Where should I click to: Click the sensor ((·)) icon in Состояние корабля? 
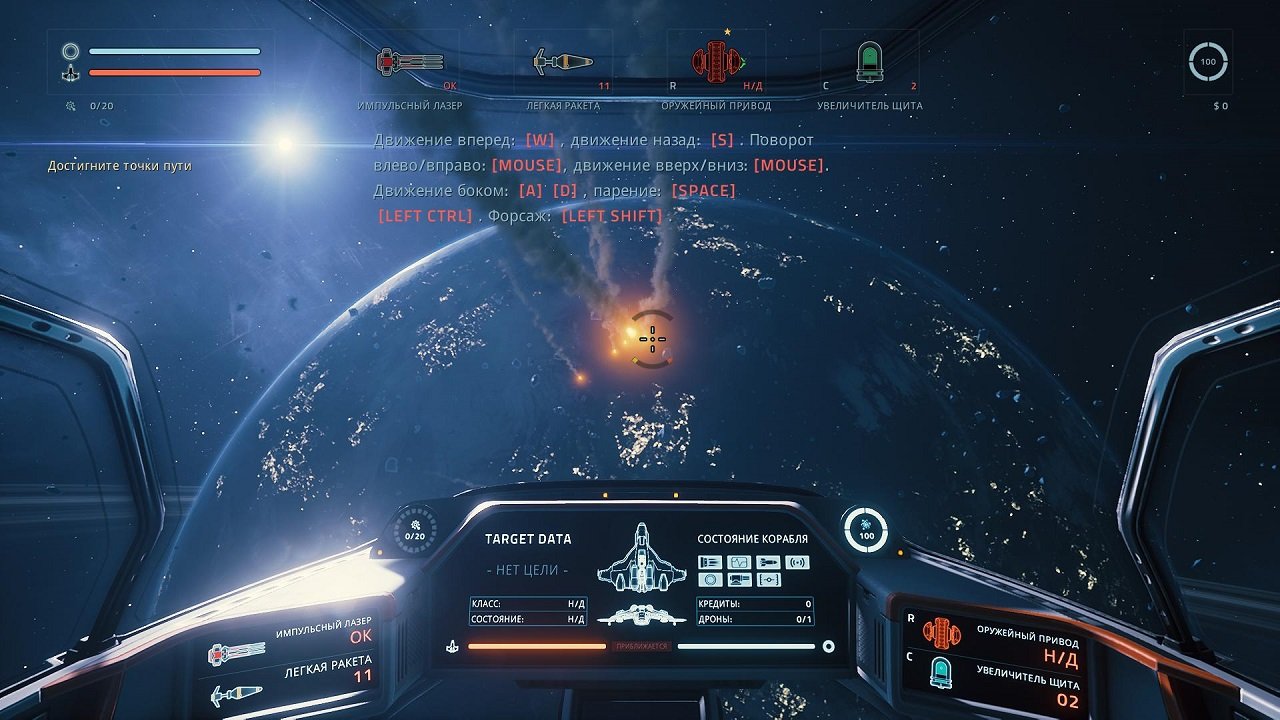798,562
